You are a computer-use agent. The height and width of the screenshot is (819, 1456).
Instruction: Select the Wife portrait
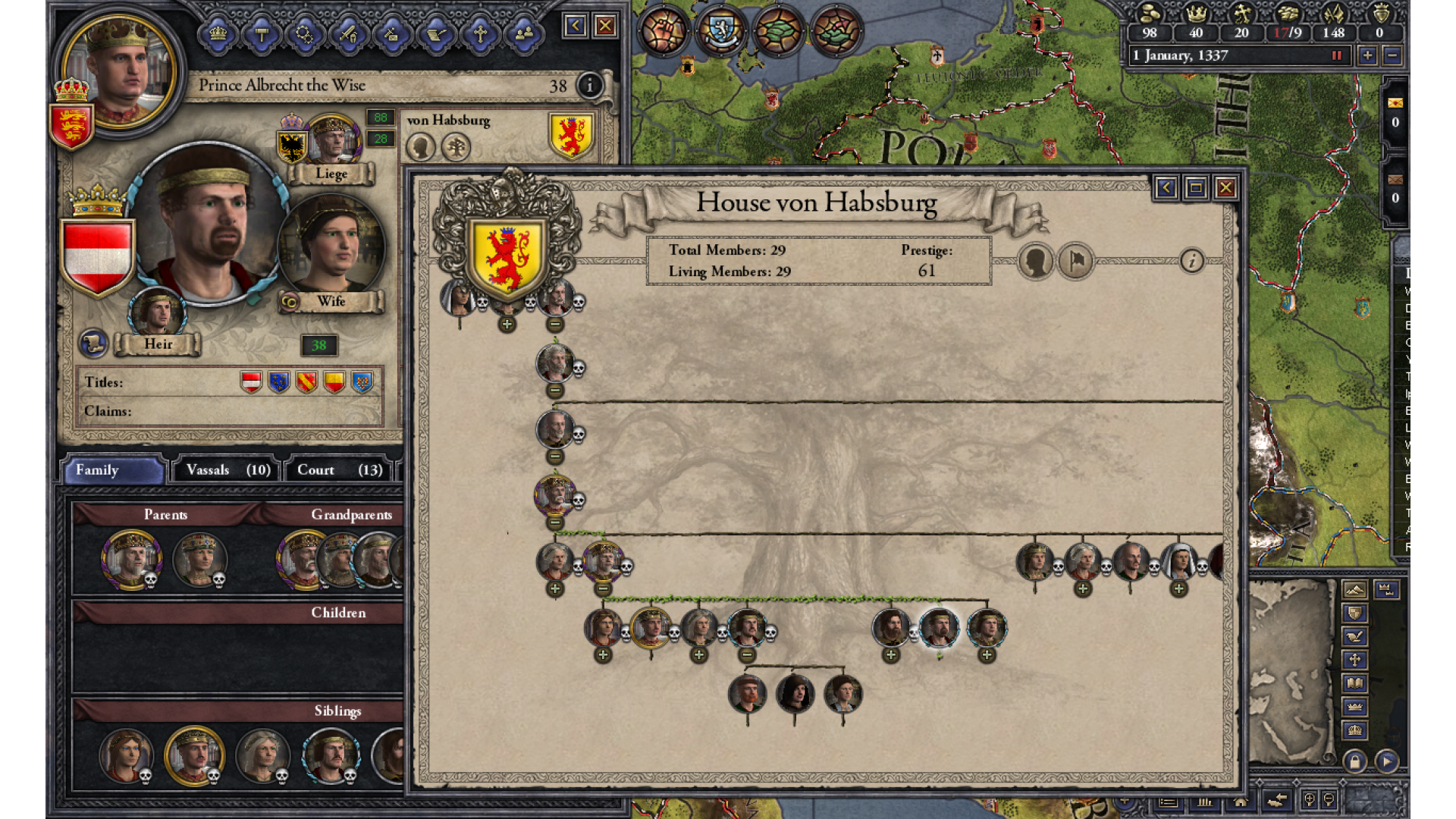[332, 244]
